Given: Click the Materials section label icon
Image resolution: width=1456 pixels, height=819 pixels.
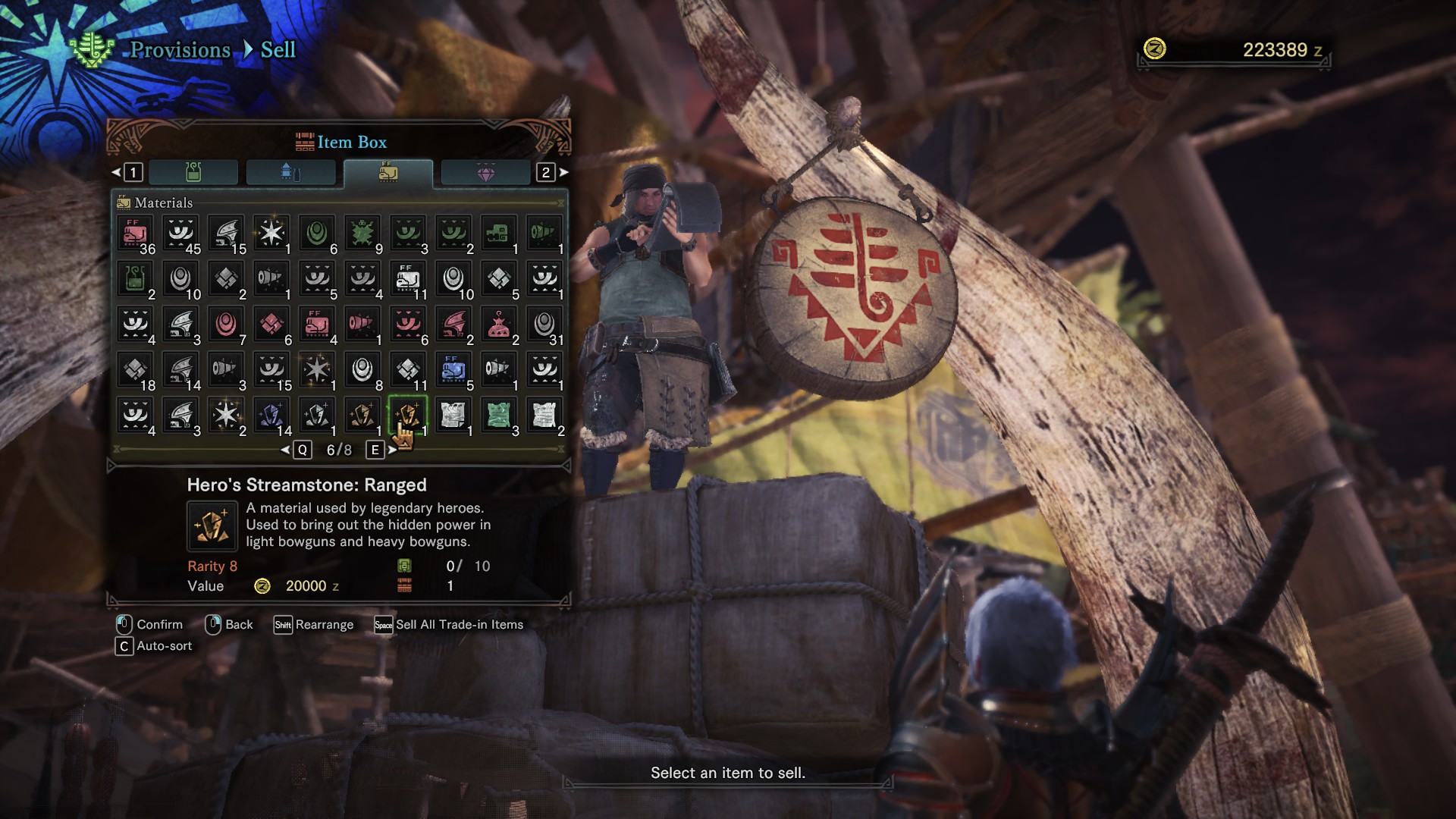Looking at the screenshot, I should (x=124, y=202).
